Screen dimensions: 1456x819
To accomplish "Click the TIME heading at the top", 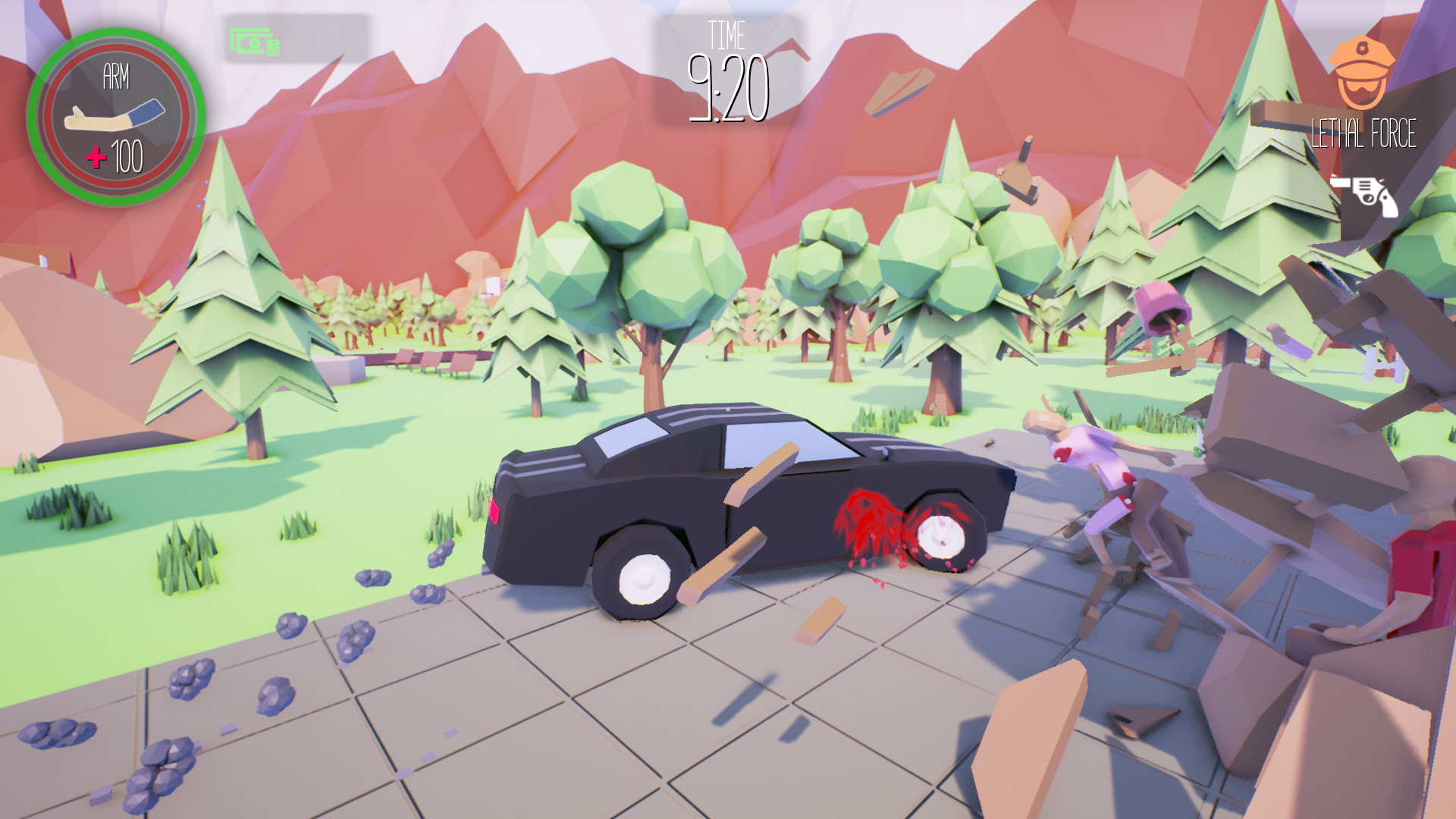I will pyautogui.click(x=726, y=36).
